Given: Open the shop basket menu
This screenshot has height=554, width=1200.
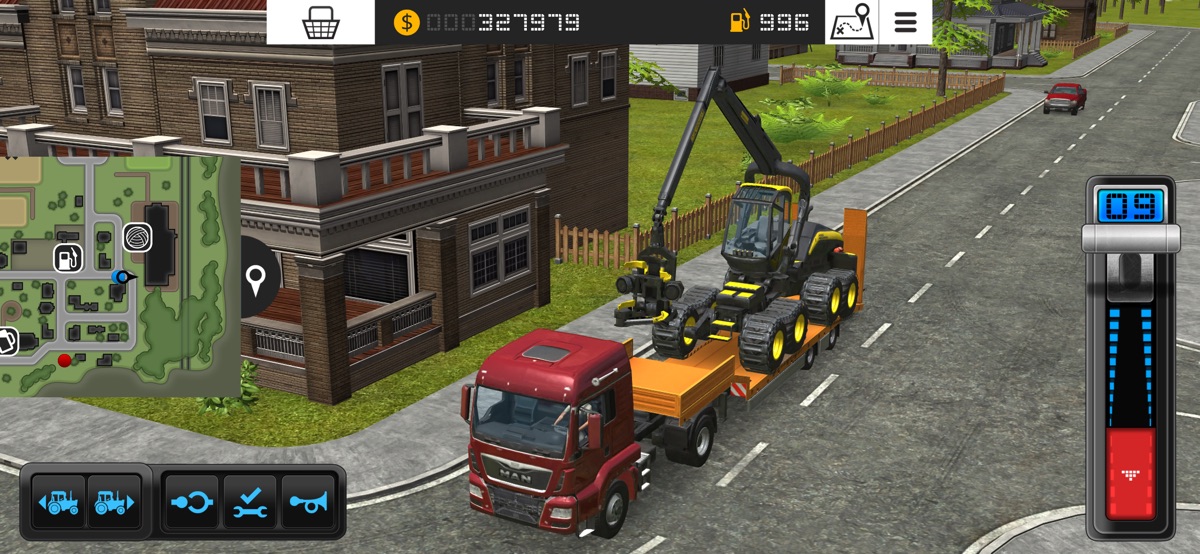Looking at the screenshot, I should [320, 22].
